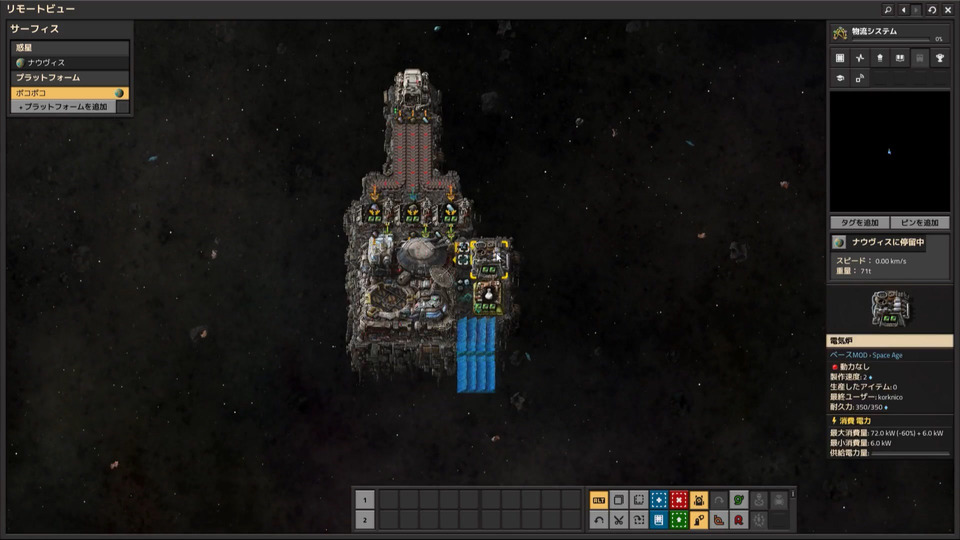Add a map tag with タグを追加
Screen dimensions: 960x540
click(x=859, y=222)
